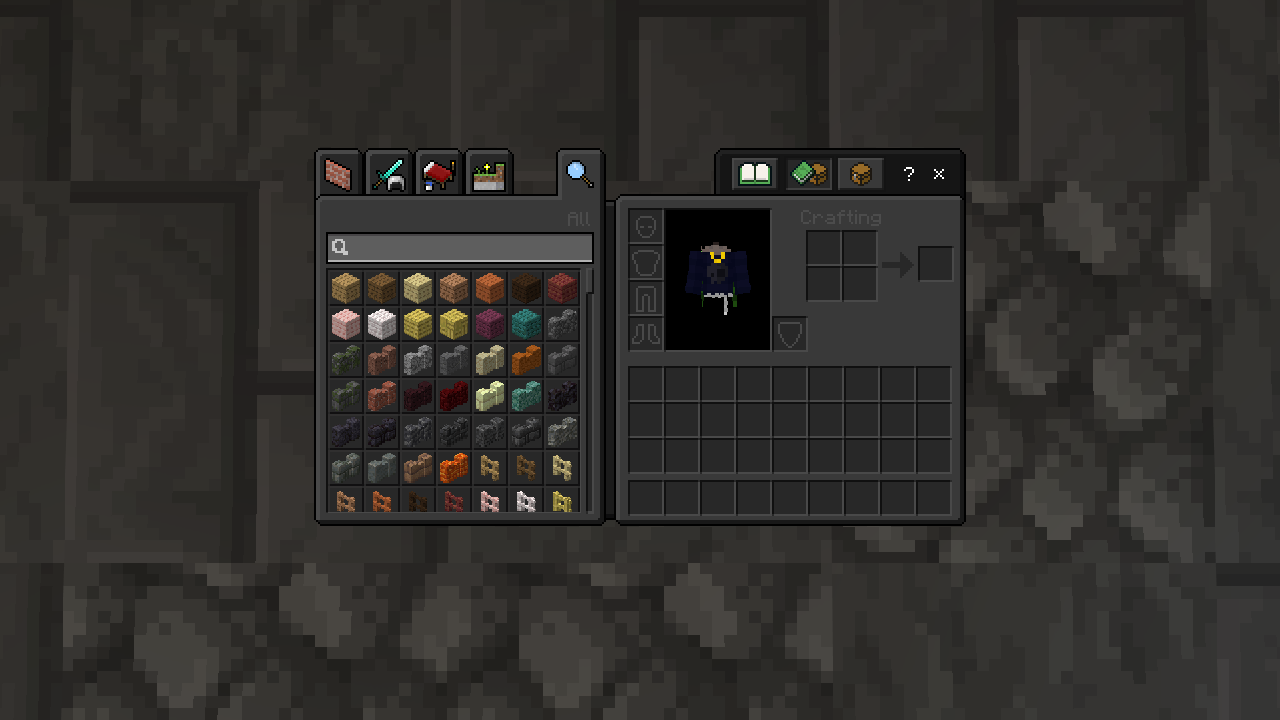Open the recipe book with the white book button
The width and height of the screenshot is (1280, 720).
click(755, 174)
